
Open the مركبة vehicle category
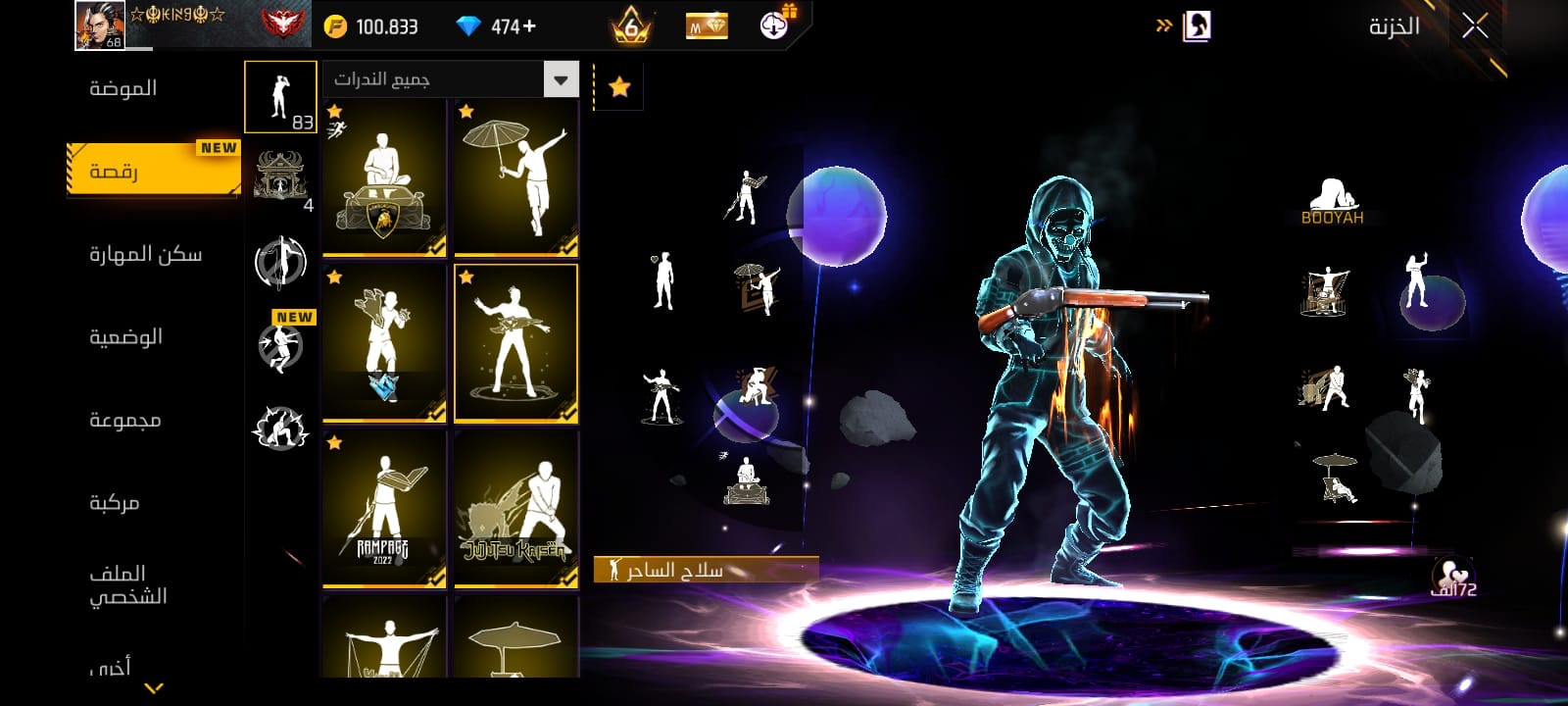pyautogui.click(x=115, y=503)
